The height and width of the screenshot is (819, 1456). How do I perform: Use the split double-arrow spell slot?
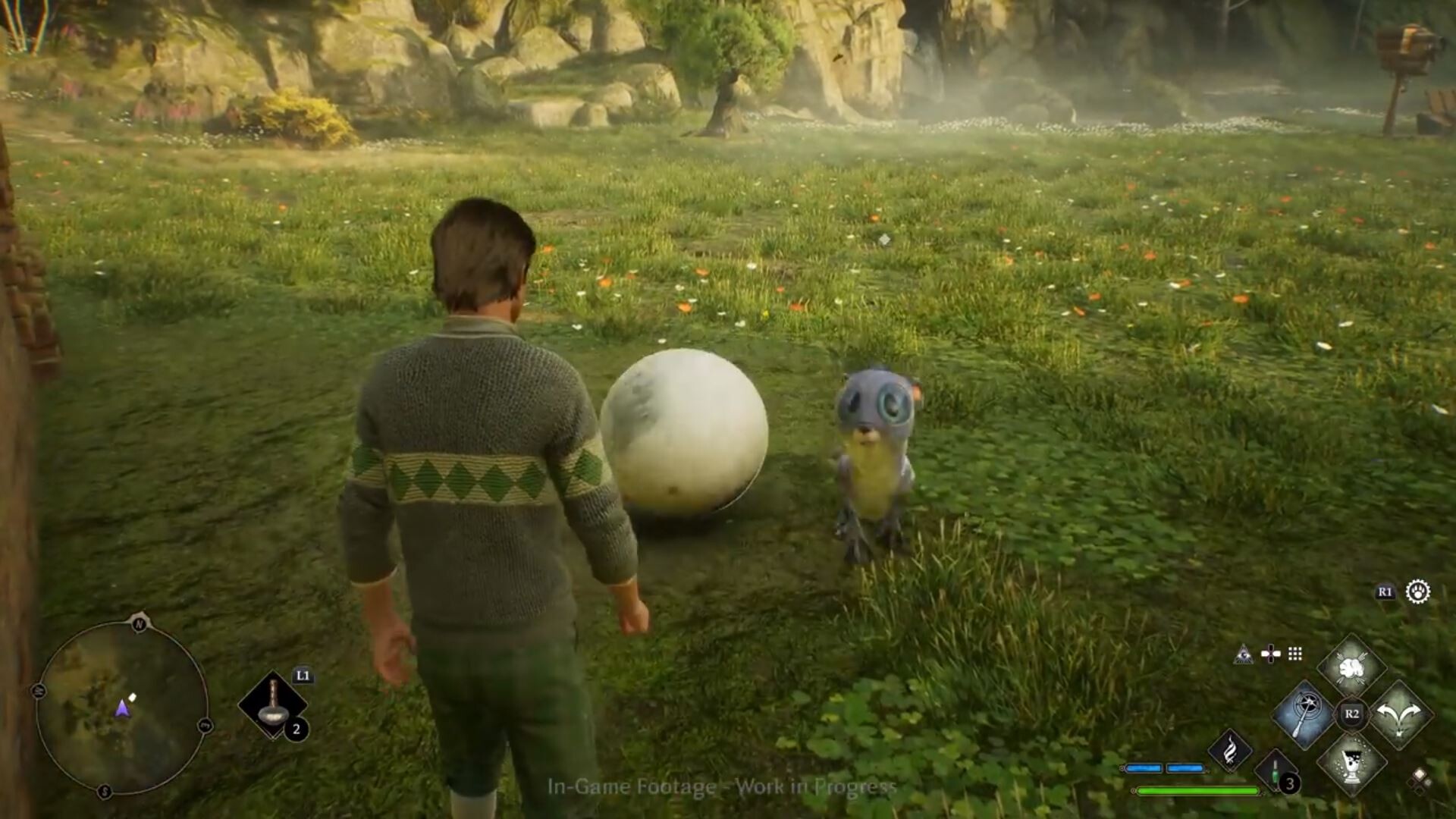pos(1400,714)
